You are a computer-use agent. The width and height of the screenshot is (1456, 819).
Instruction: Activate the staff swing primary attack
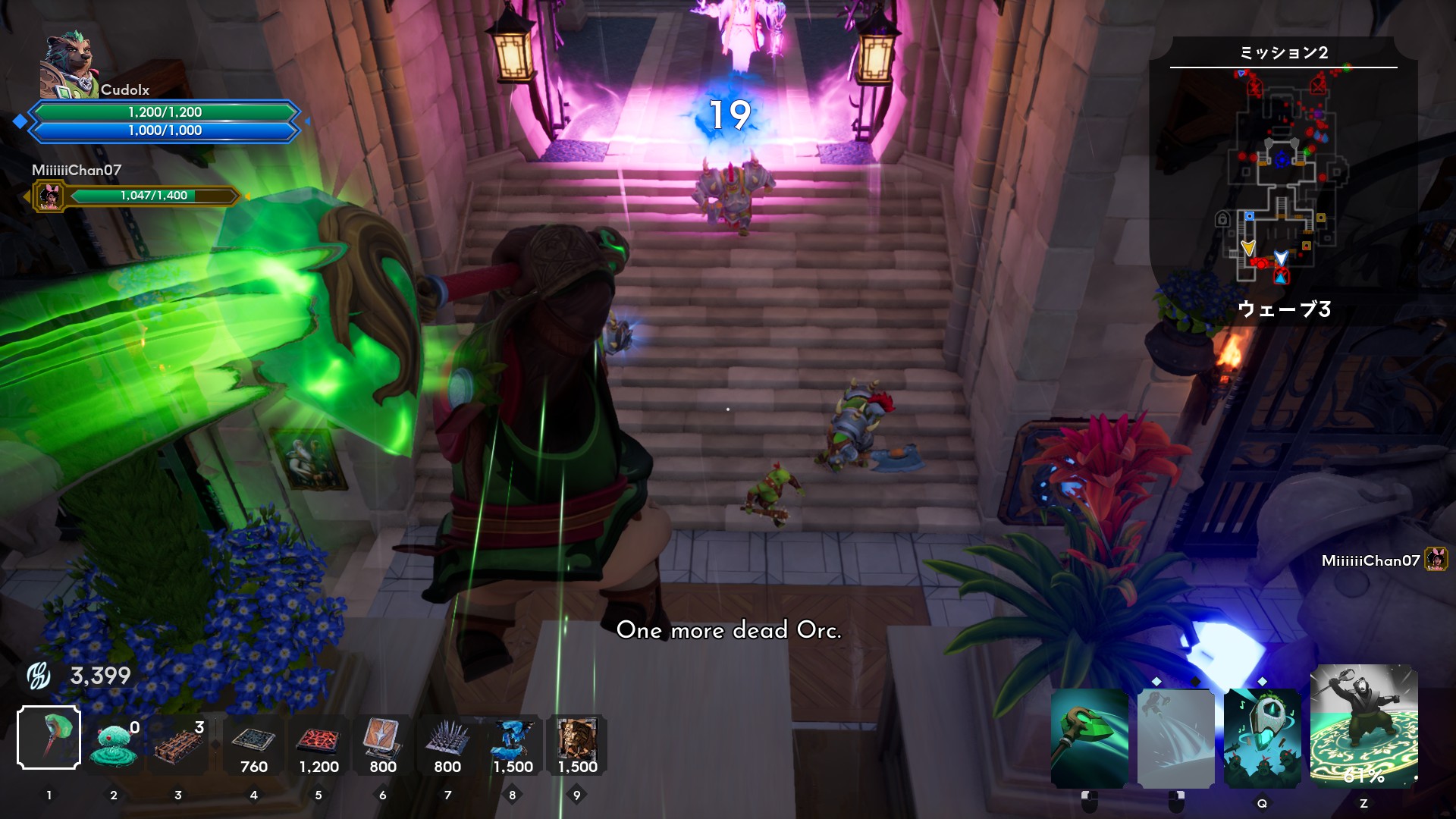tap(1090, 738)
